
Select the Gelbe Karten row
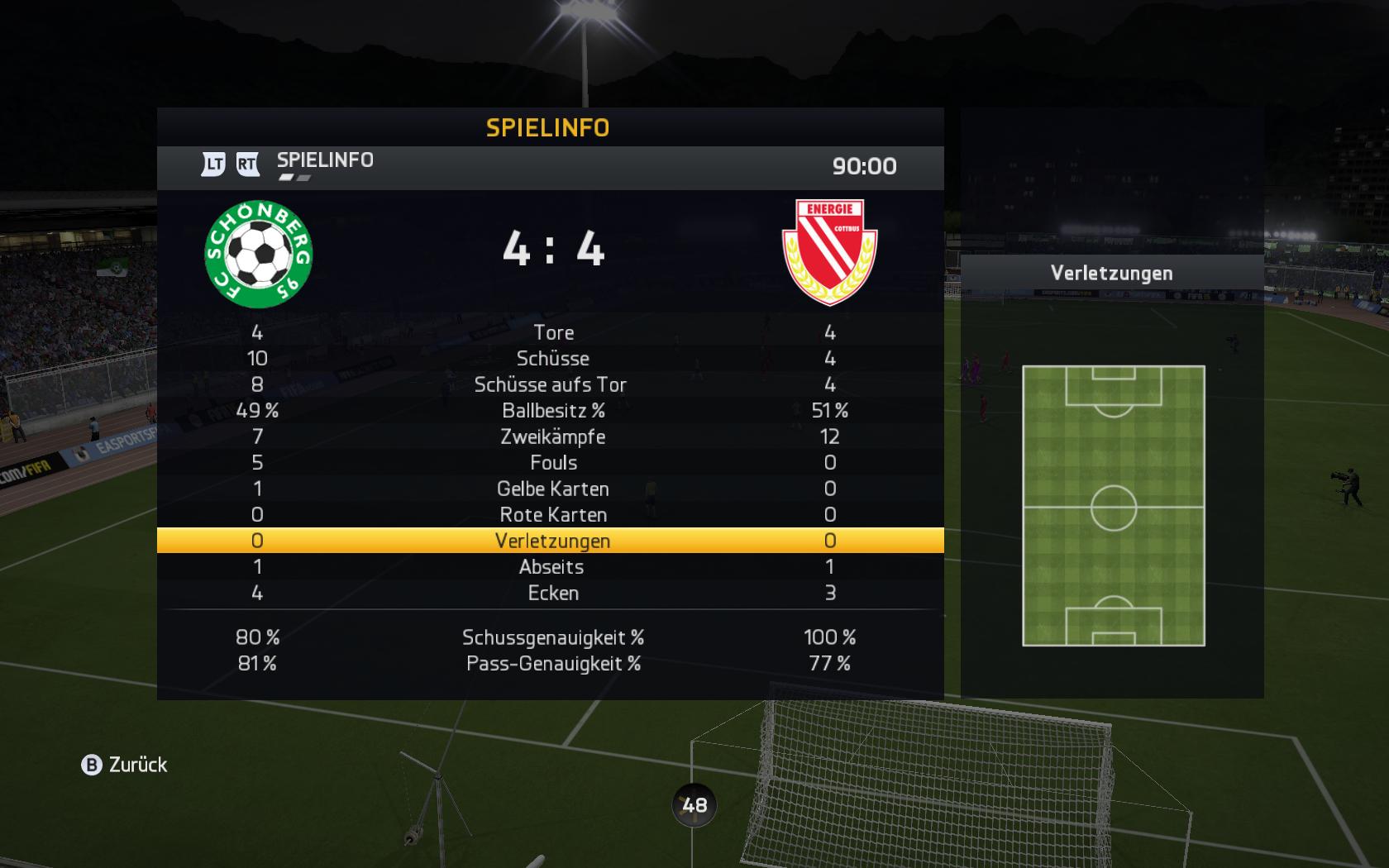[x=553, y=489]
